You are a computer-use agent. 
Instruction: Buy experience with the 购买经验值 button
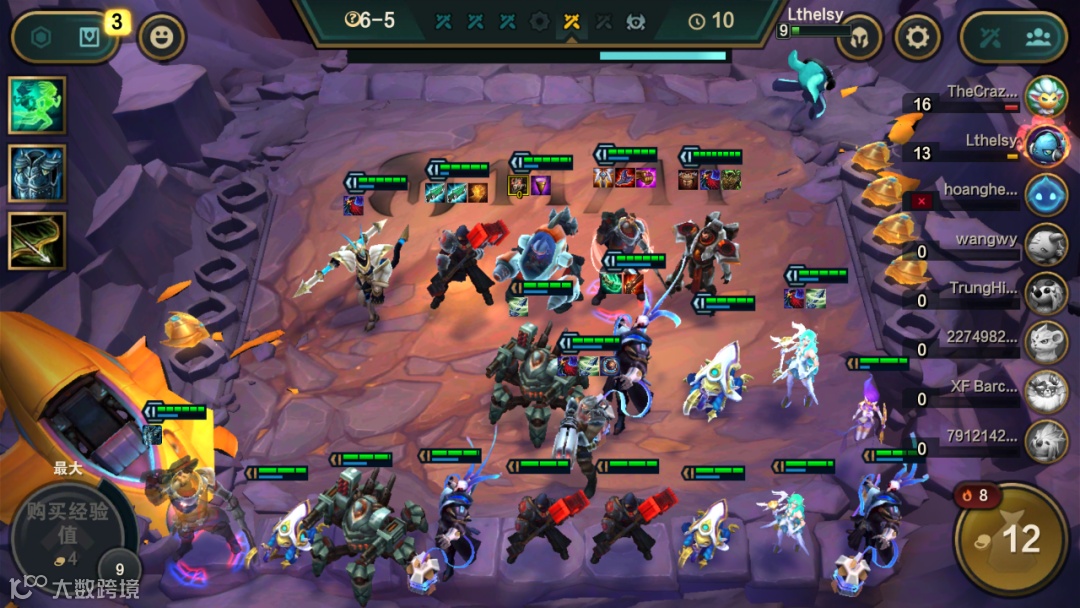tap(70, 525)
